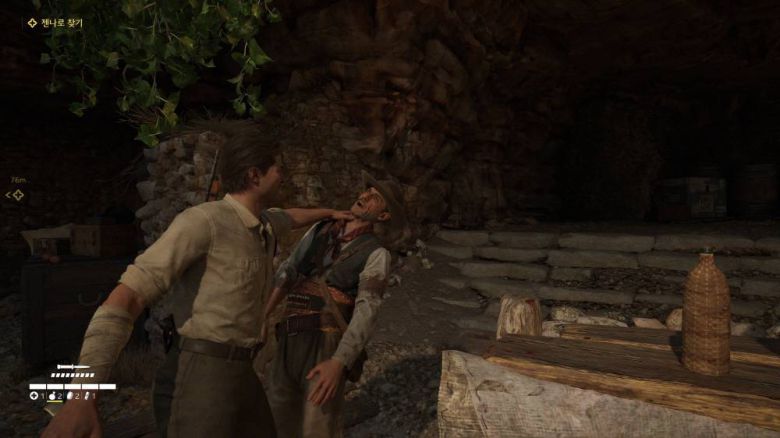
Task: Select the knife weapon icon
Action: click(x=73, y=368)
